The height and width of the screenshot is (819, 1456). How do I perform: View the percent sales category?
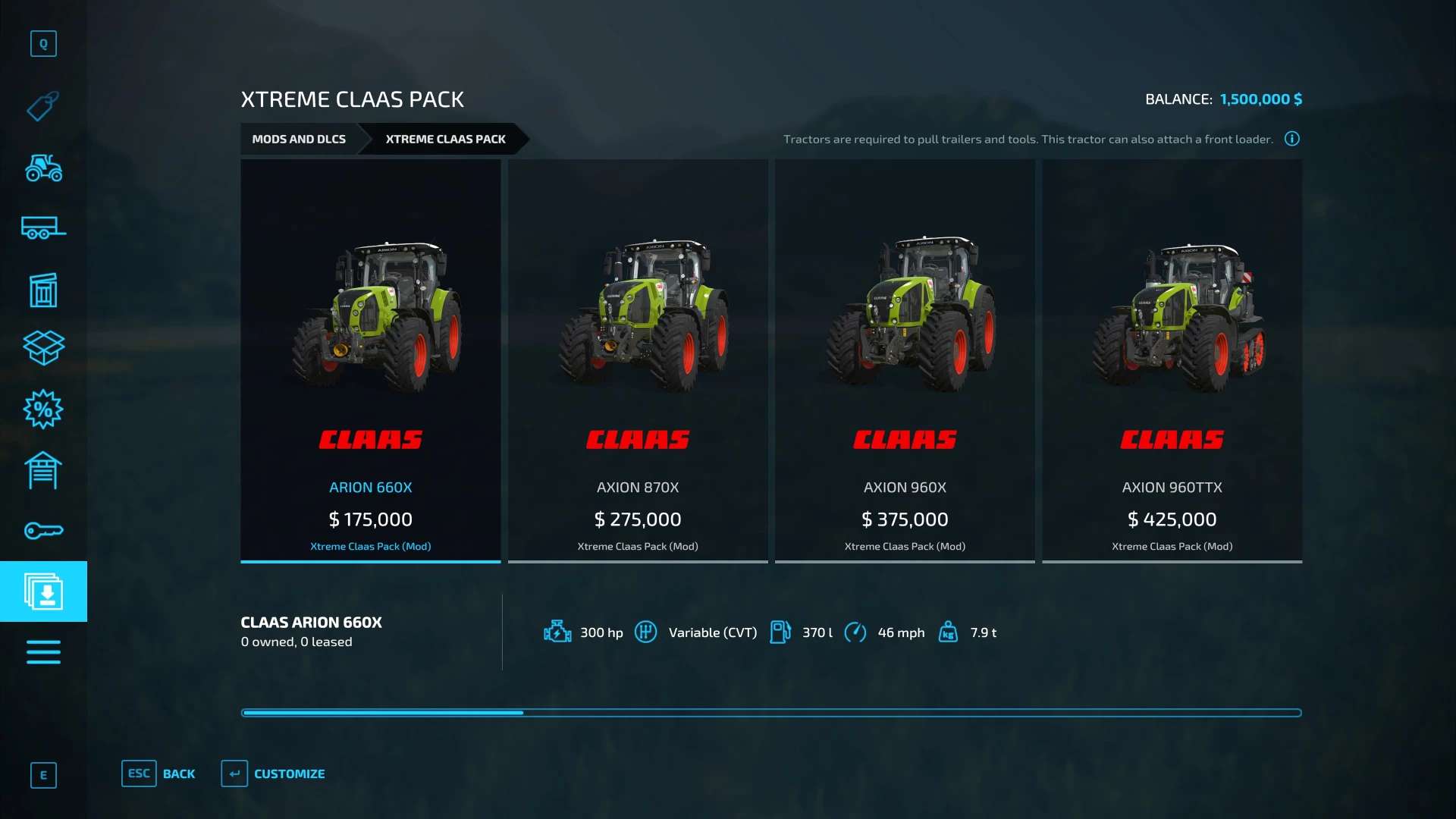click(43, 409)
